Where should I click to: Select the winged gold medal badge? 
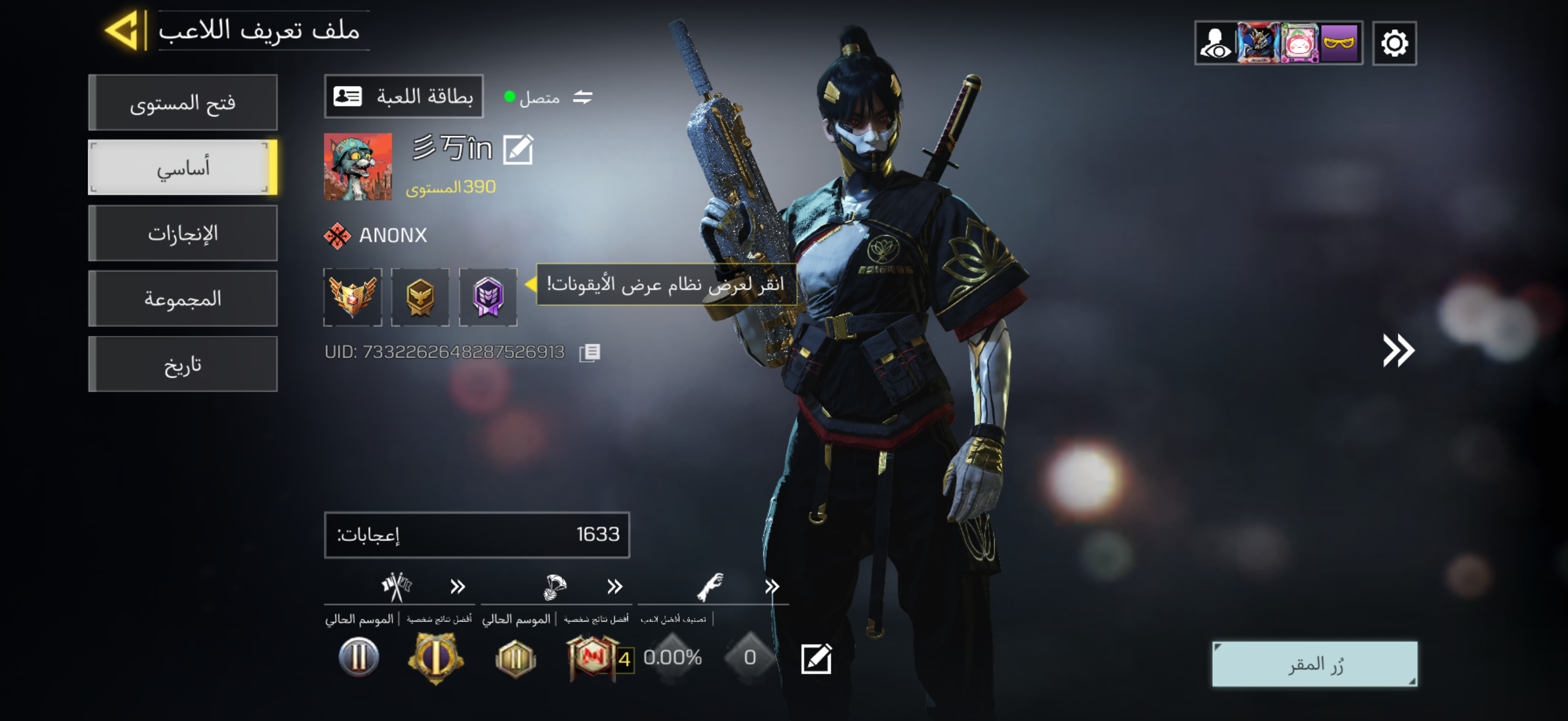pyautogui.click(x=352, y=297)
